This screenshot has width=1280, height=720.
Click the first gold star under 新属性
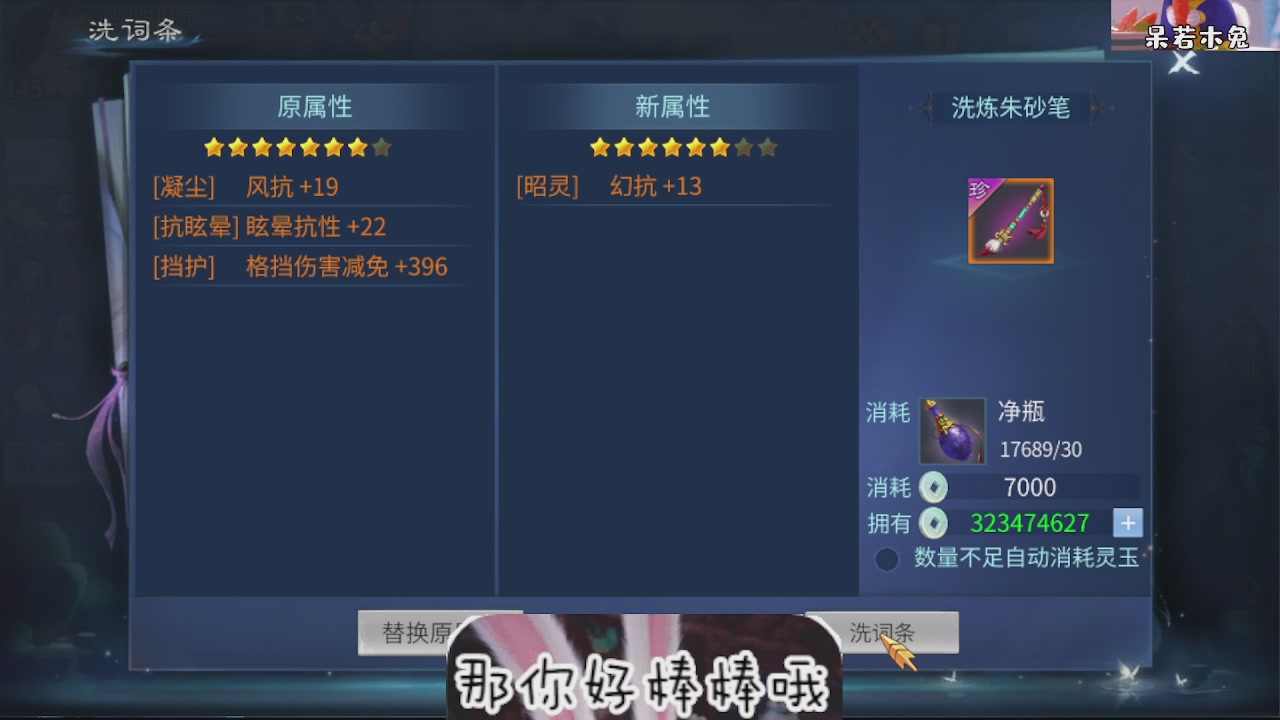[x=598, y=146]
